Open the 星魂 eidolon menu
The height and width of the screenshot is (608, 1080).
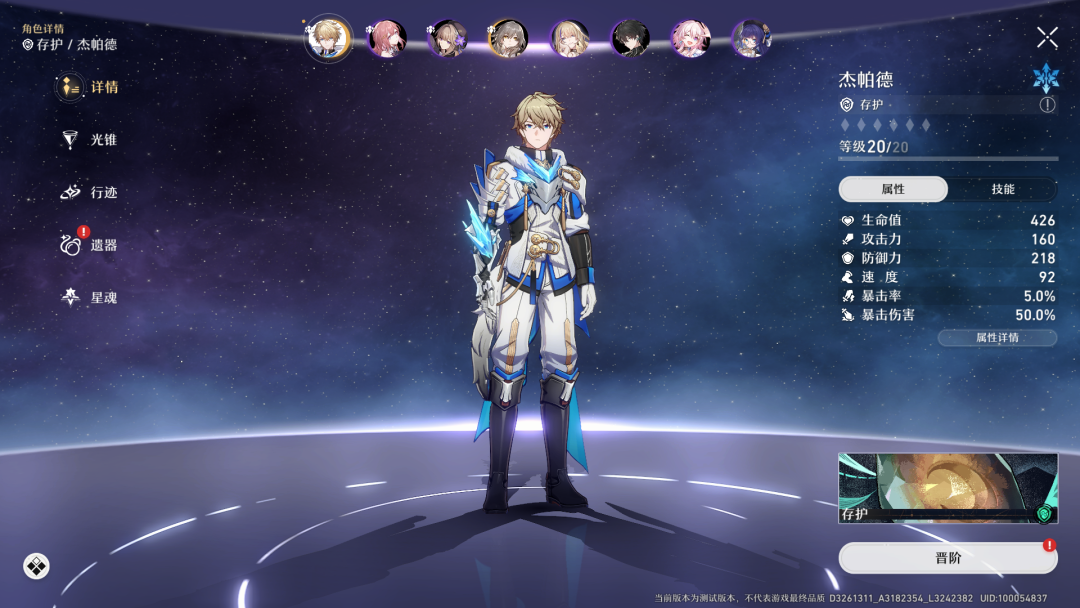point(88,297)
